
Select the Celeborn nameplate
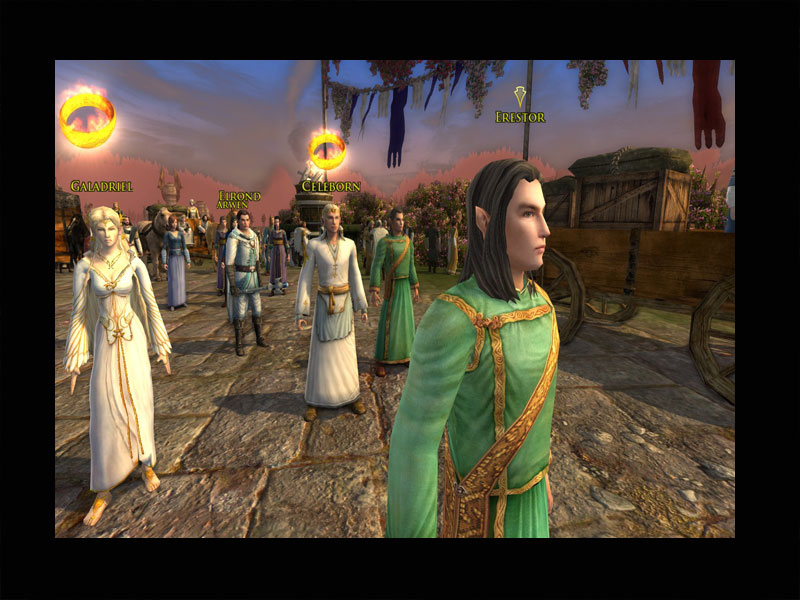[x=330, y=186]
